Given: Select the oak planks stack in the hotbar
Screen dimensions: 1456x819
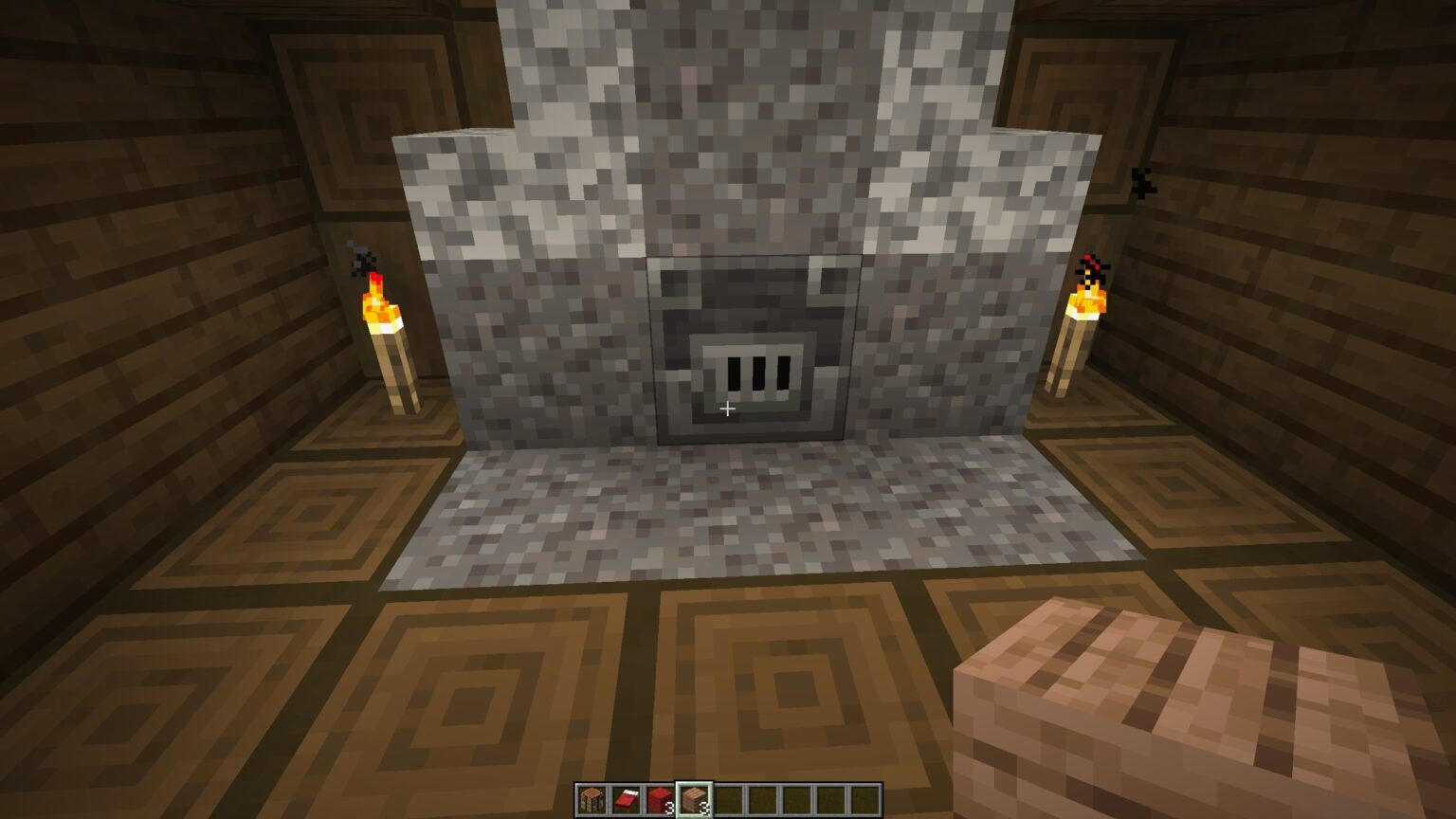Looking at the screenshot, I should 694,799.
